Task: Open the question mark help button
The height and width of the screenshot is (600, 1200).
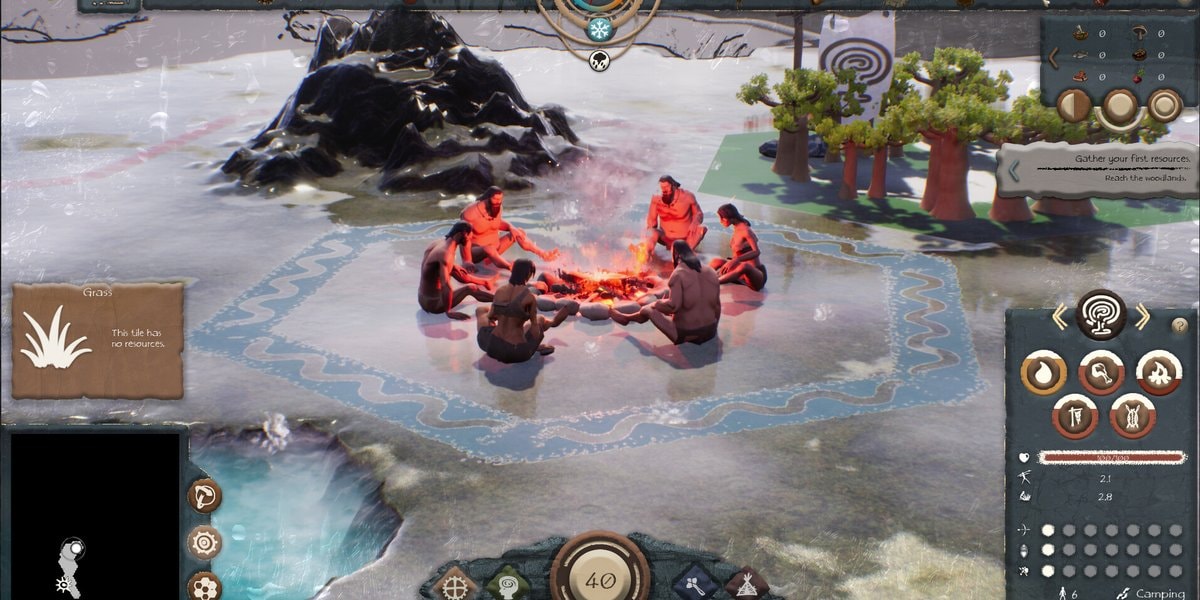Action: tap(1180, 325)
